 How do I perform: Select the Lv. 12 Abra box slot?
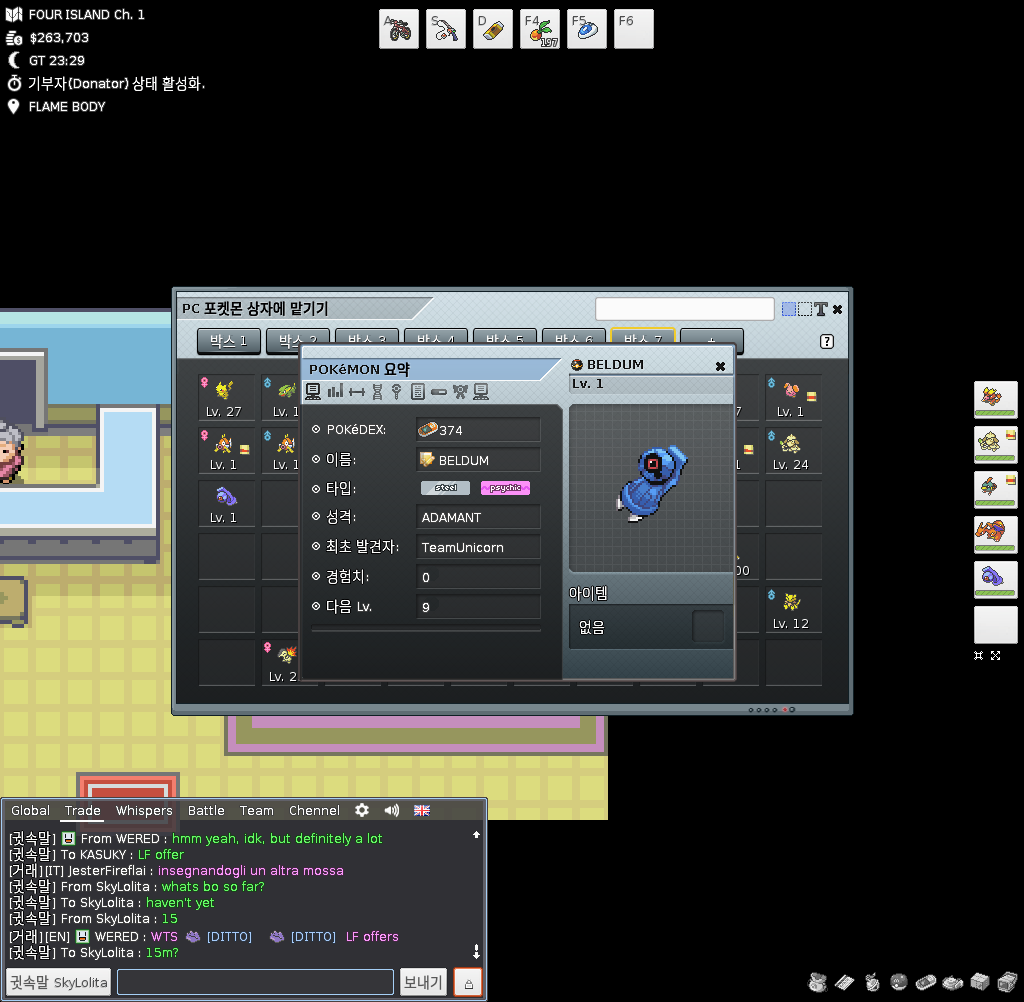(x=791, y=609)
